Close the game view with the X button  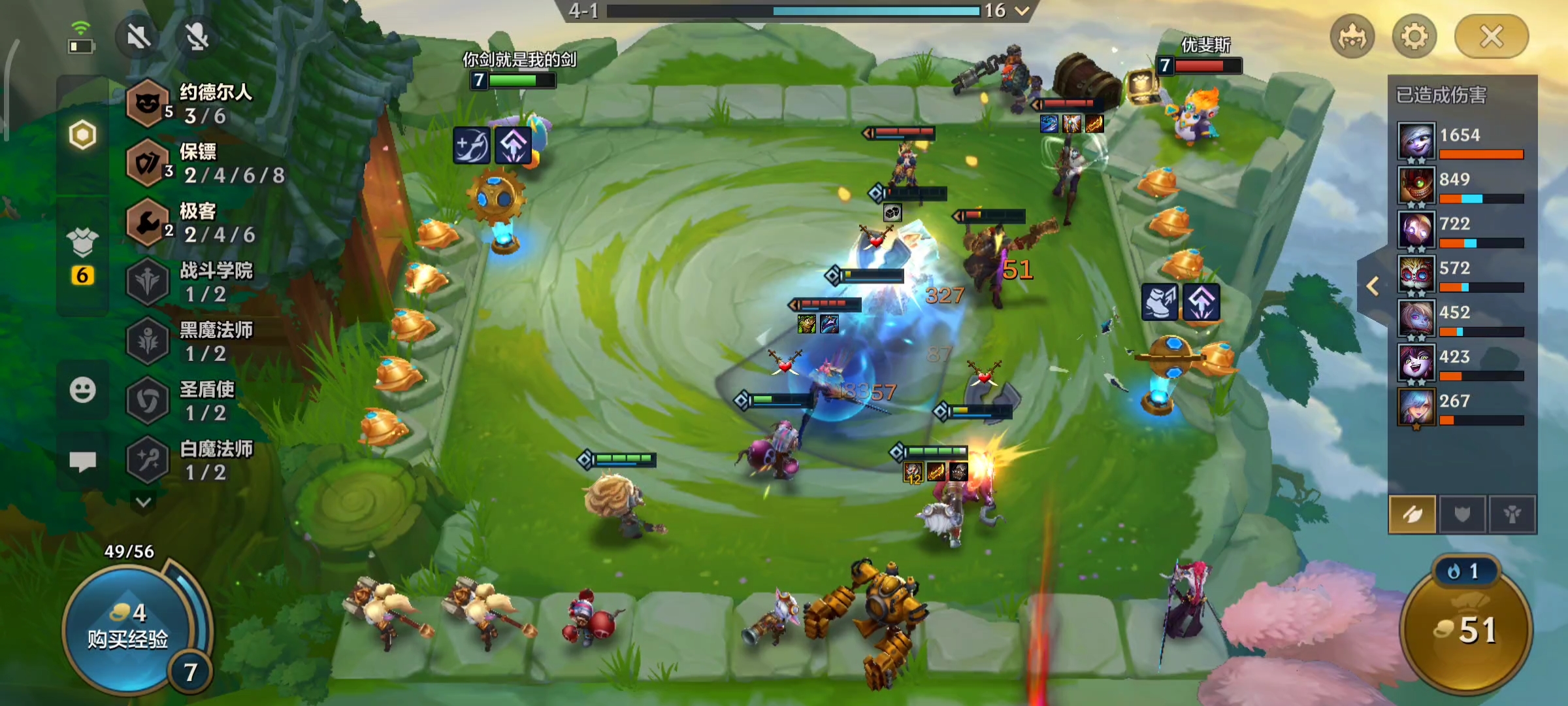1491,37
